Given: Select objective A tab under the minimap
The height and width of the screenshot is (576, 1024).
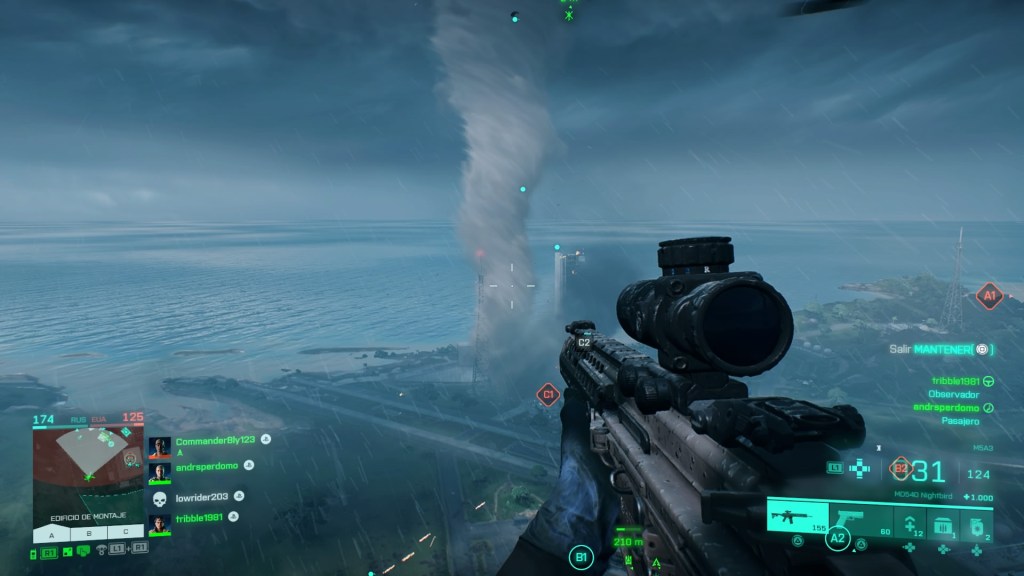Looking at the screenshot, I should pos(51,533).
